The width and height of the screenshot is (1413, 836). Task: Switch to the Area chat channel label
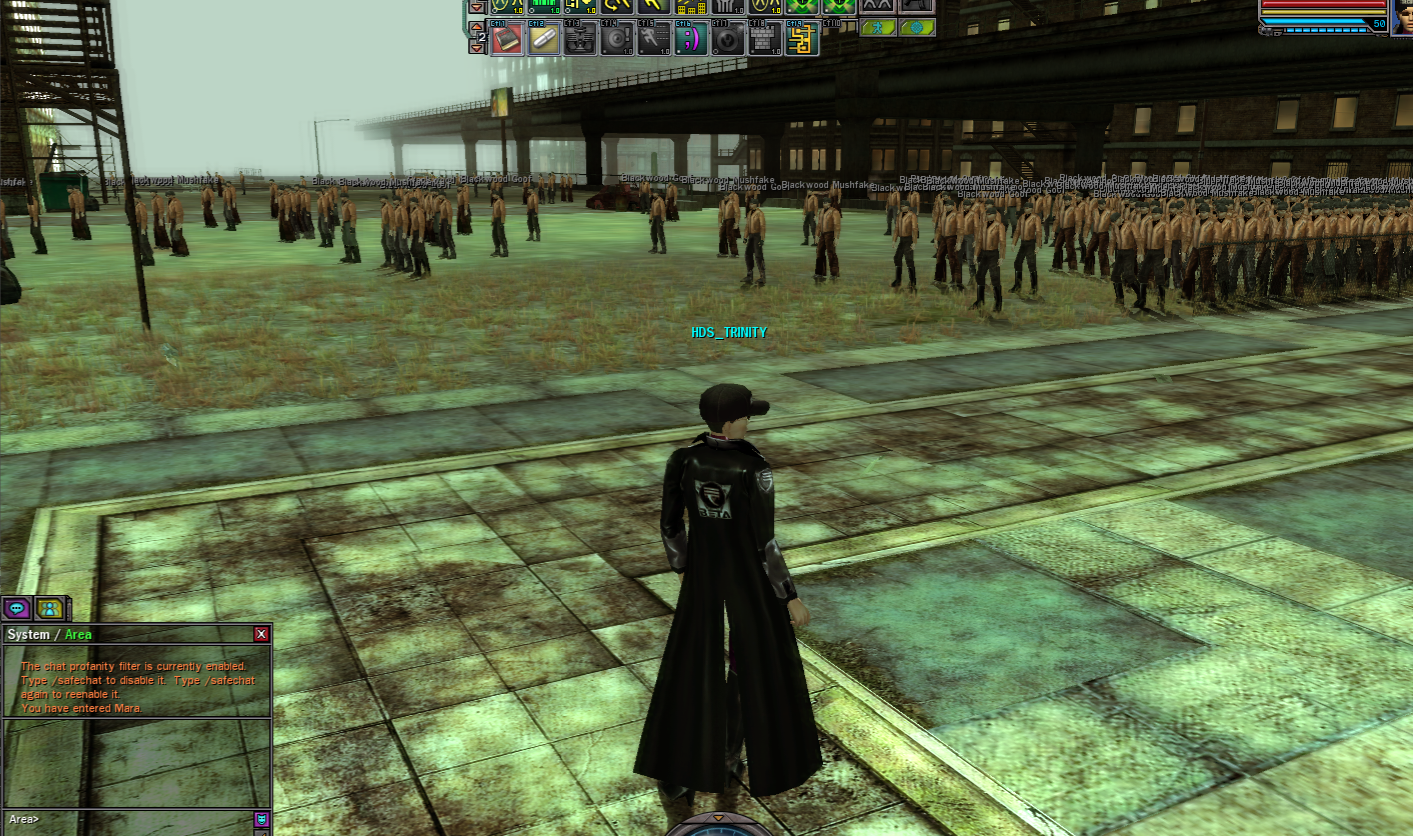(x=78, y=634)
